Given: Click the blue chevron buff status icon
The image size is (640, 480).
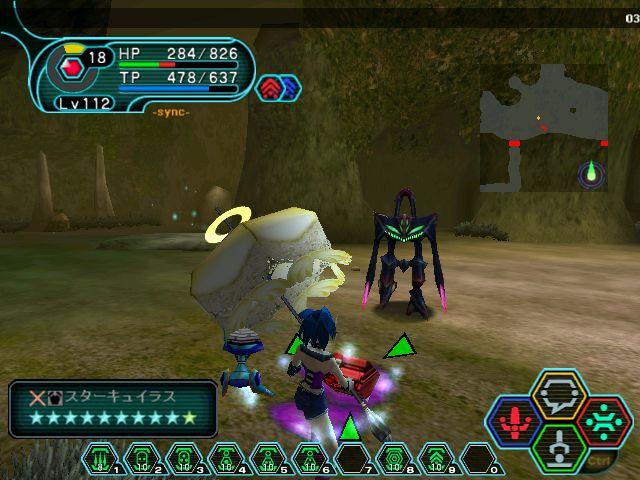Looking at the screenshot, I should 290,88.
